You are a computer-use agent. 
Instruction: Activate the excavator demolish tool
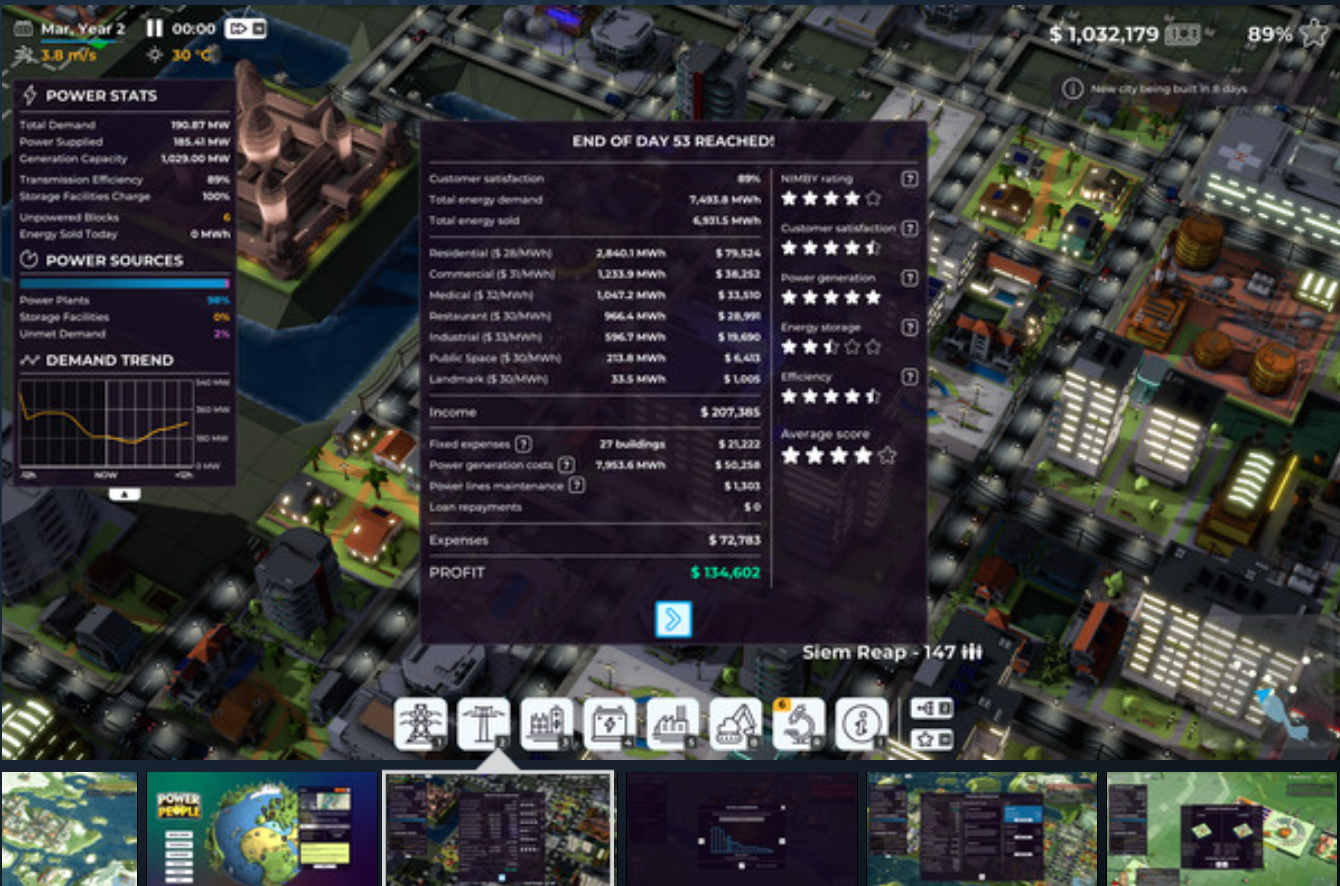click(x=735, y=723)
